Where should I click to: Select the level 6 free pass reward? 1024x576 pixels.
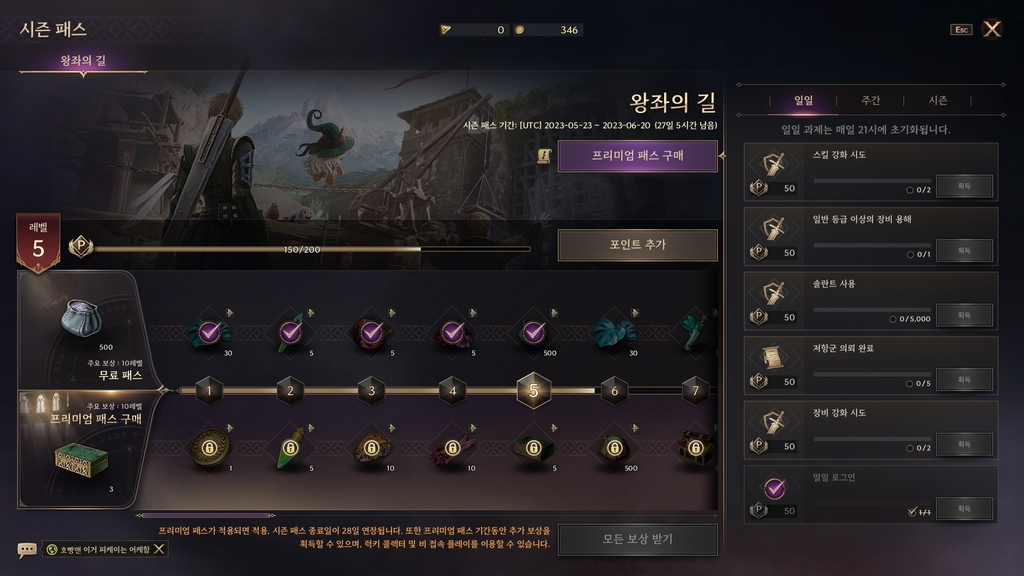pyautogui.click(x=614, y=333)
